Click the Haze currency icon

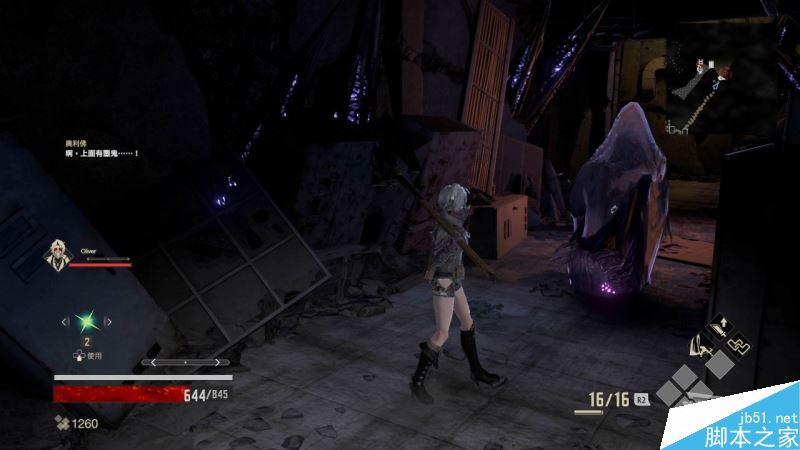point(62,423)
